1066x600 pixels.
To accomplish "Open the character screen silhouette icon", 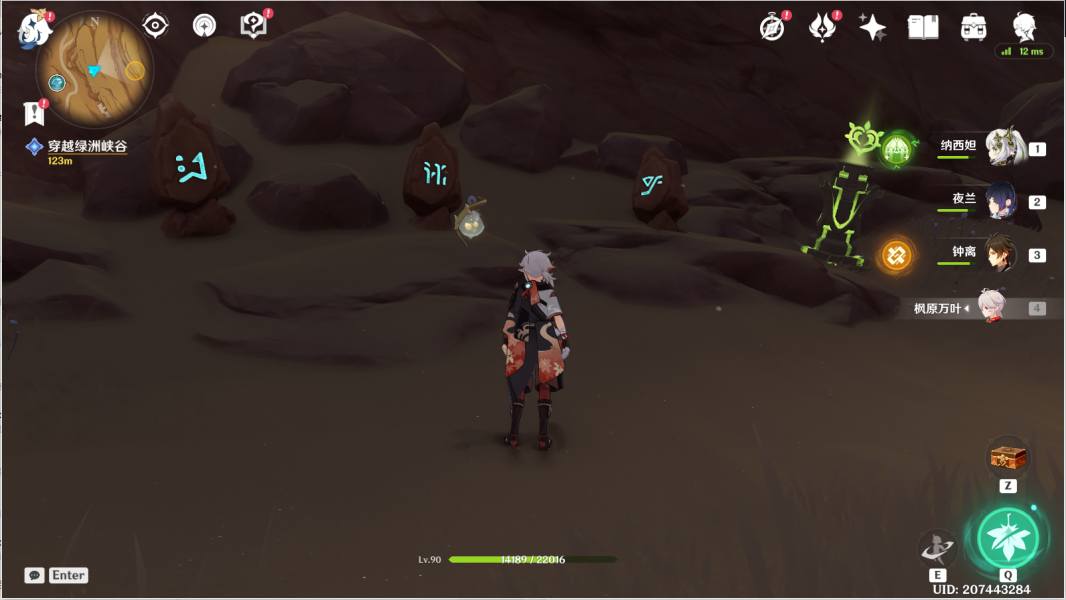I will 1024,26.
